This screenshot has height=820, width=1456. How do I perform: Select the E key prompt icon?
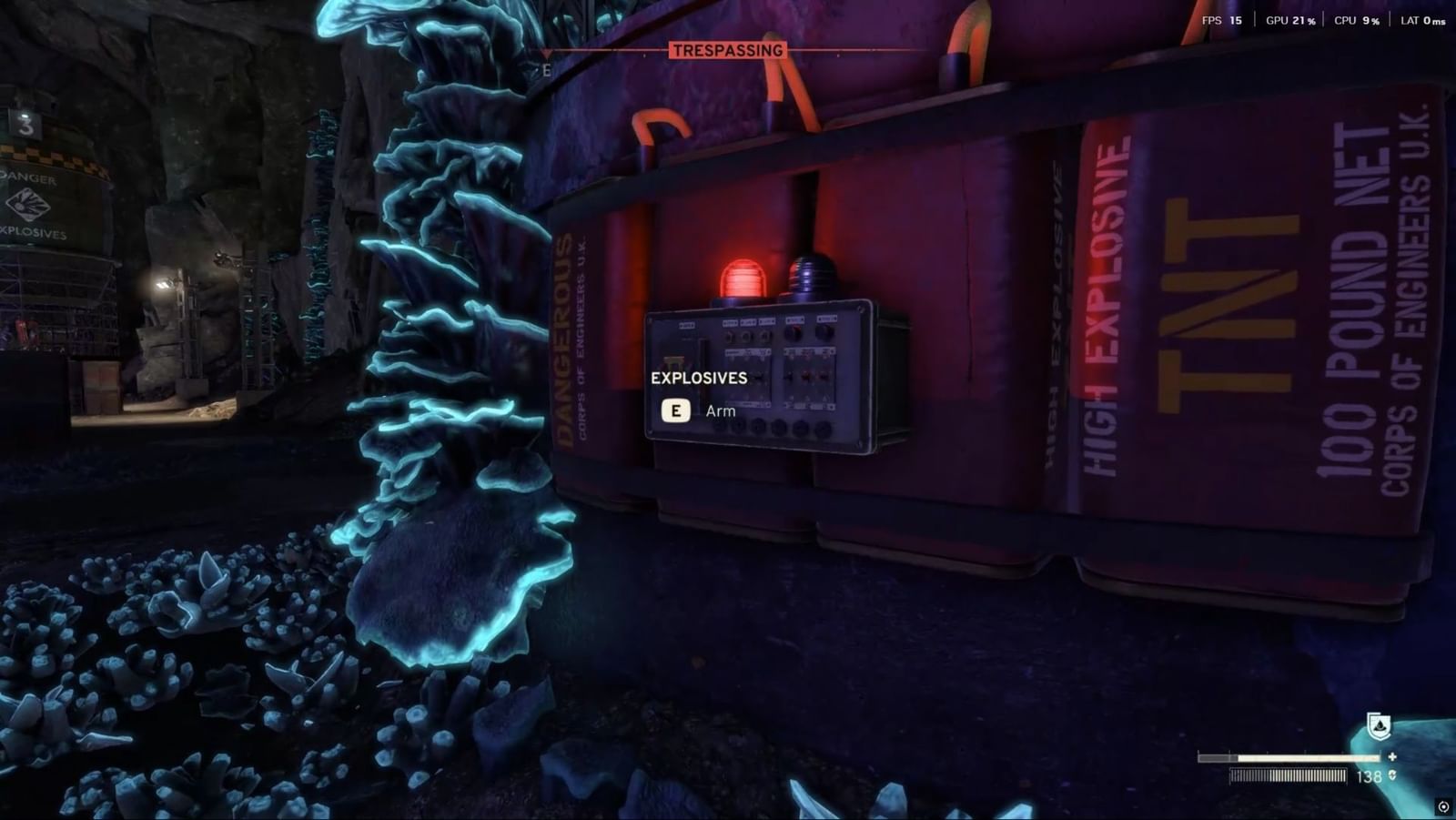click(x=674, y=410)
